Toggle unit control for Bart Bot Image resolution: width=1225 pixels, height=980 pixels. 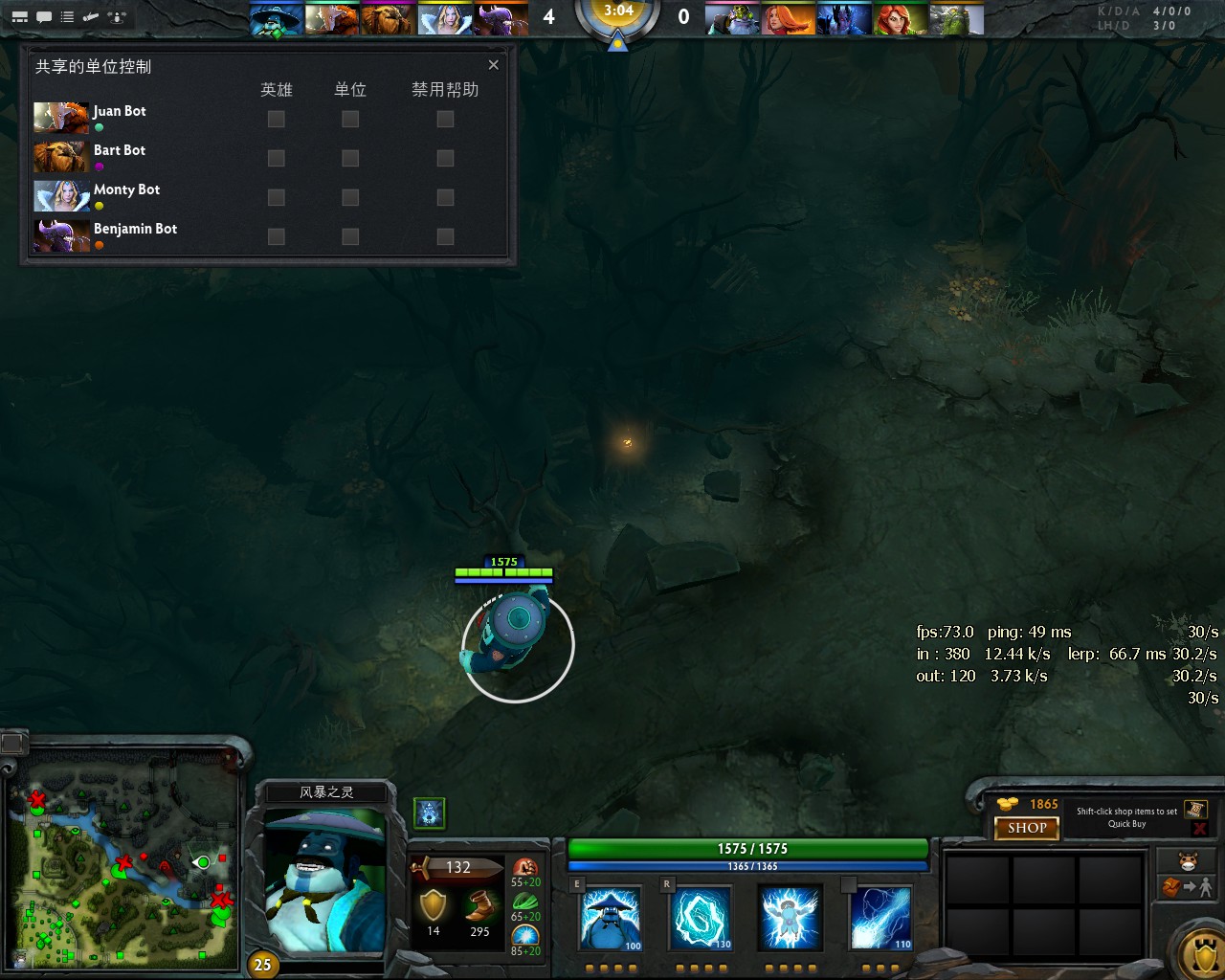348,158
